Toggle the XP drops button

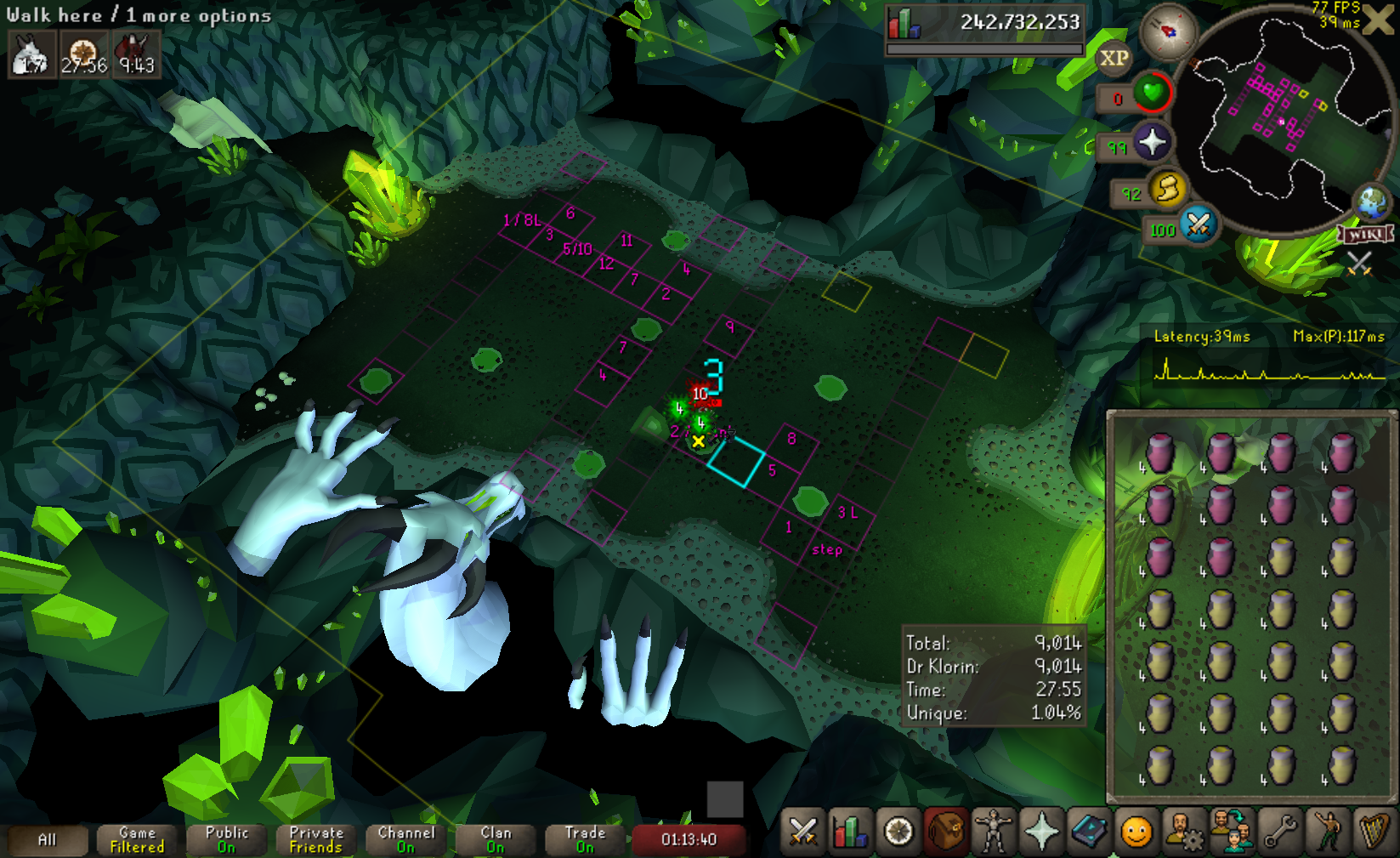pos(1114,59)
